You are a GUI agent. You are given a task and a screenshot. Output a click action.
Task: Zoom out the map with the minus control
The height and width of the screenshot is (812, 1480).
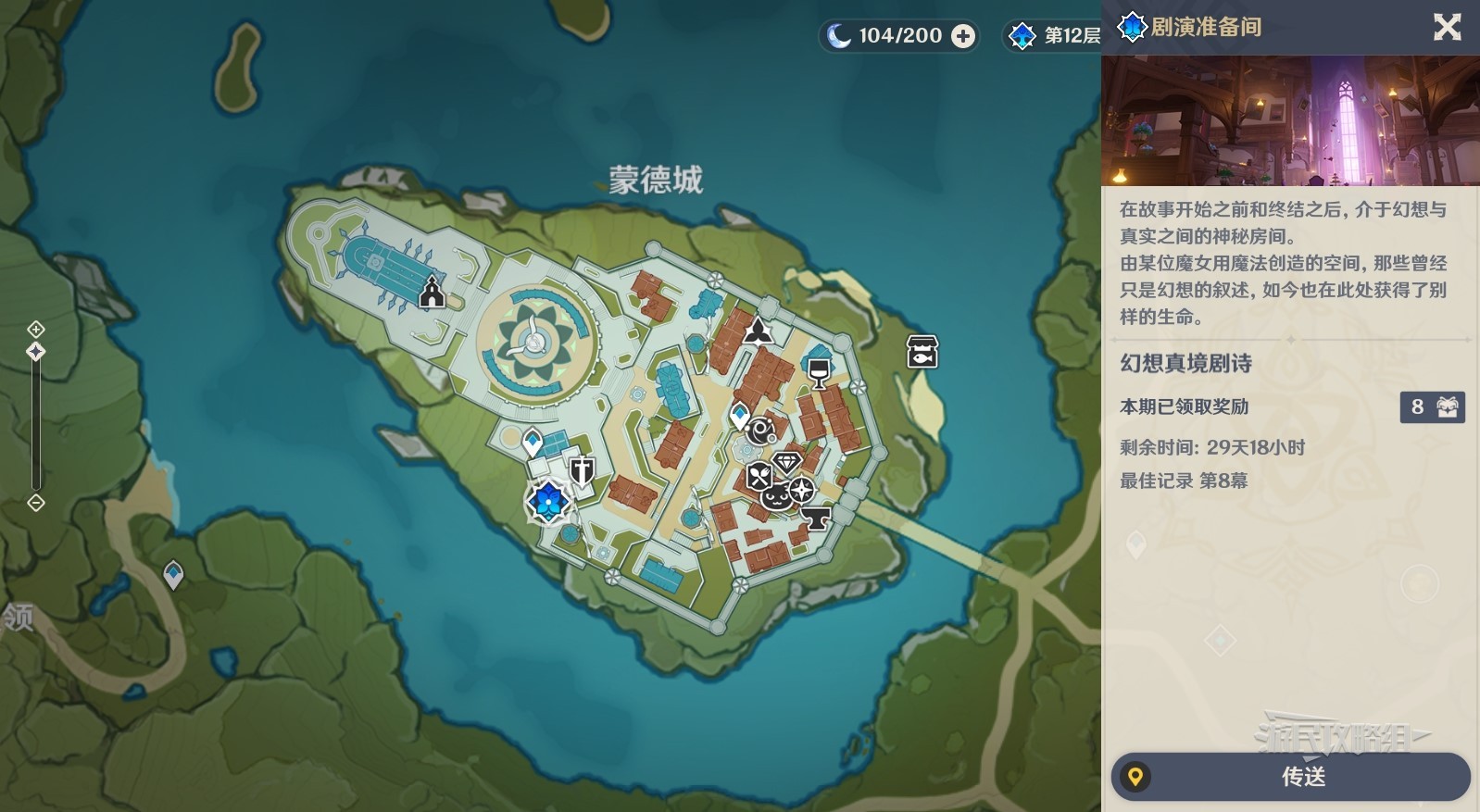tap(36, 503)
